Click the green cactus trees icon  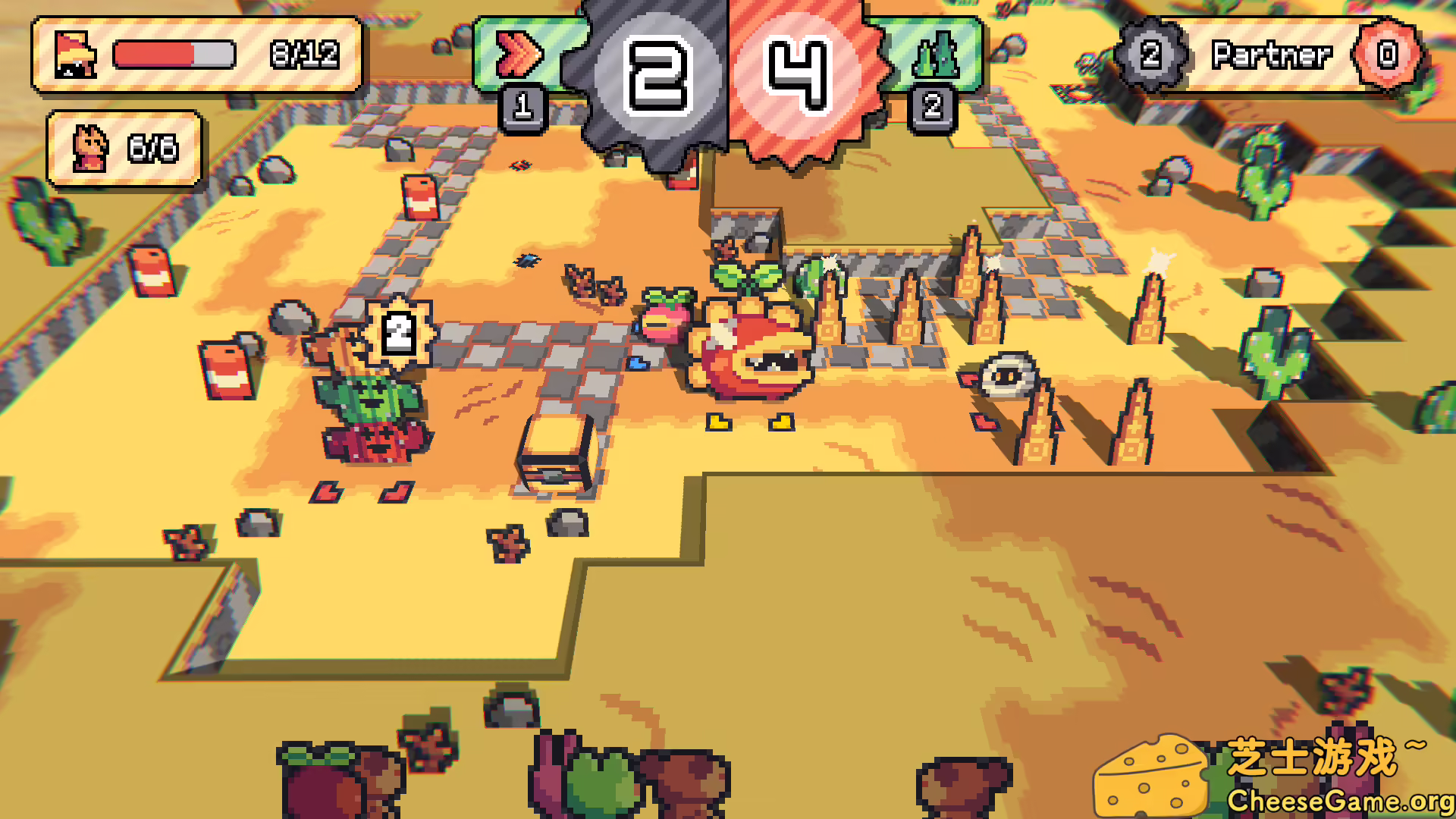coord(936,52)
